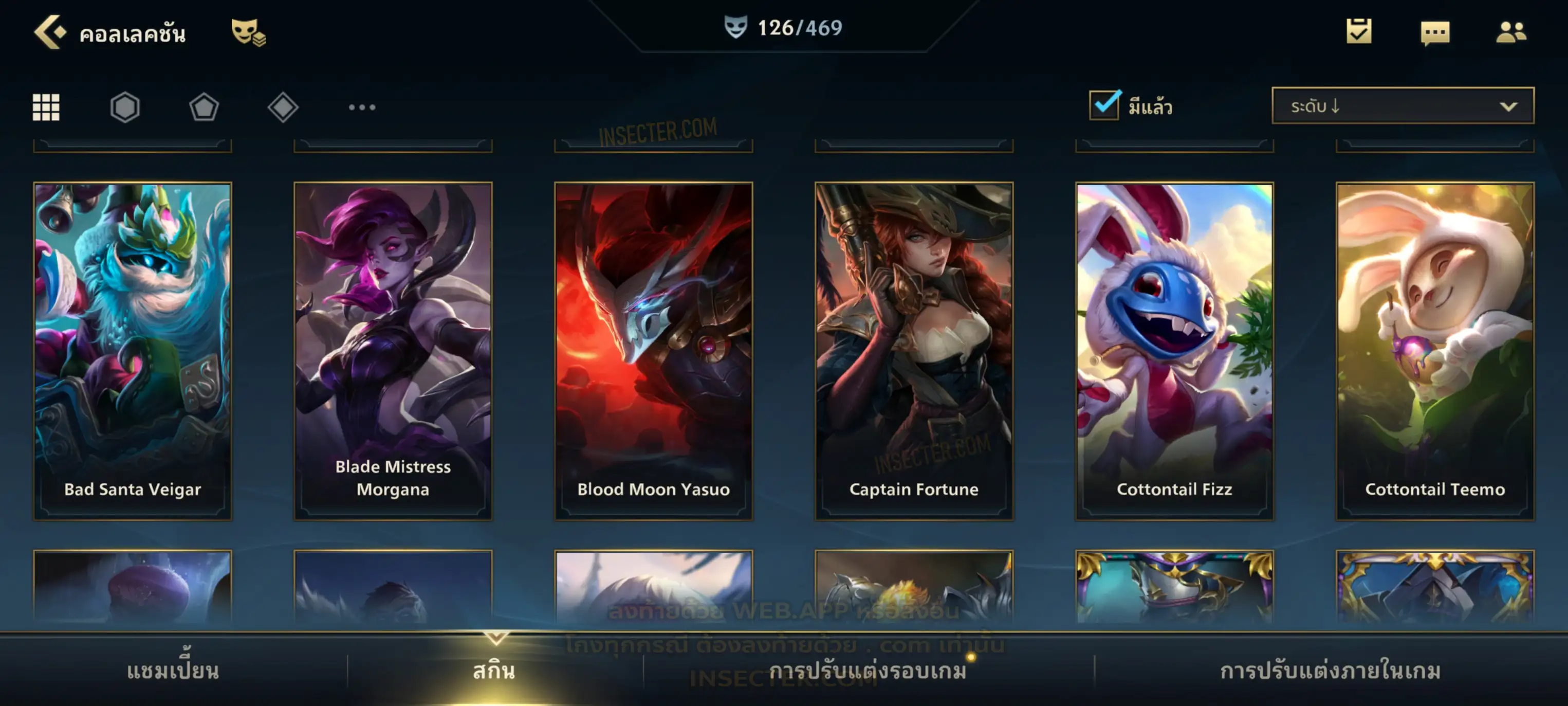The height and width of the screenshot is (706, 1568).
Task: Choose the pentagon rarity filter
Action: (204, 107)
